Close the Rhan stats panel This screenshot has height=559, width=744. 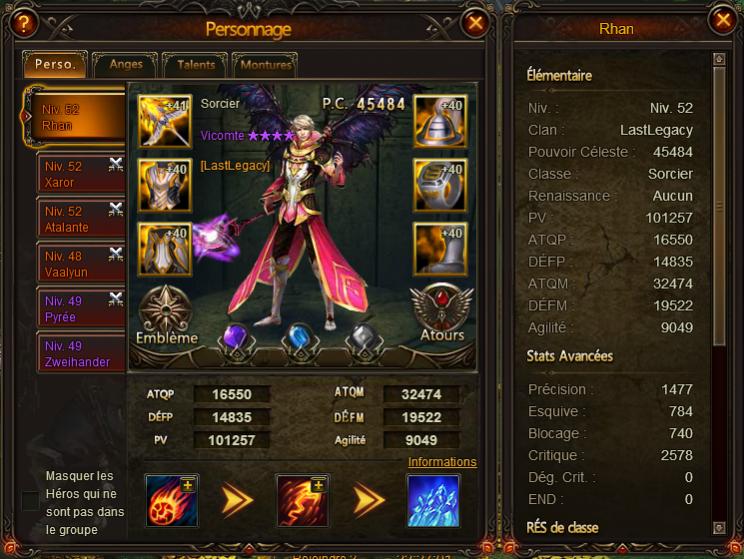click(722, 20)
